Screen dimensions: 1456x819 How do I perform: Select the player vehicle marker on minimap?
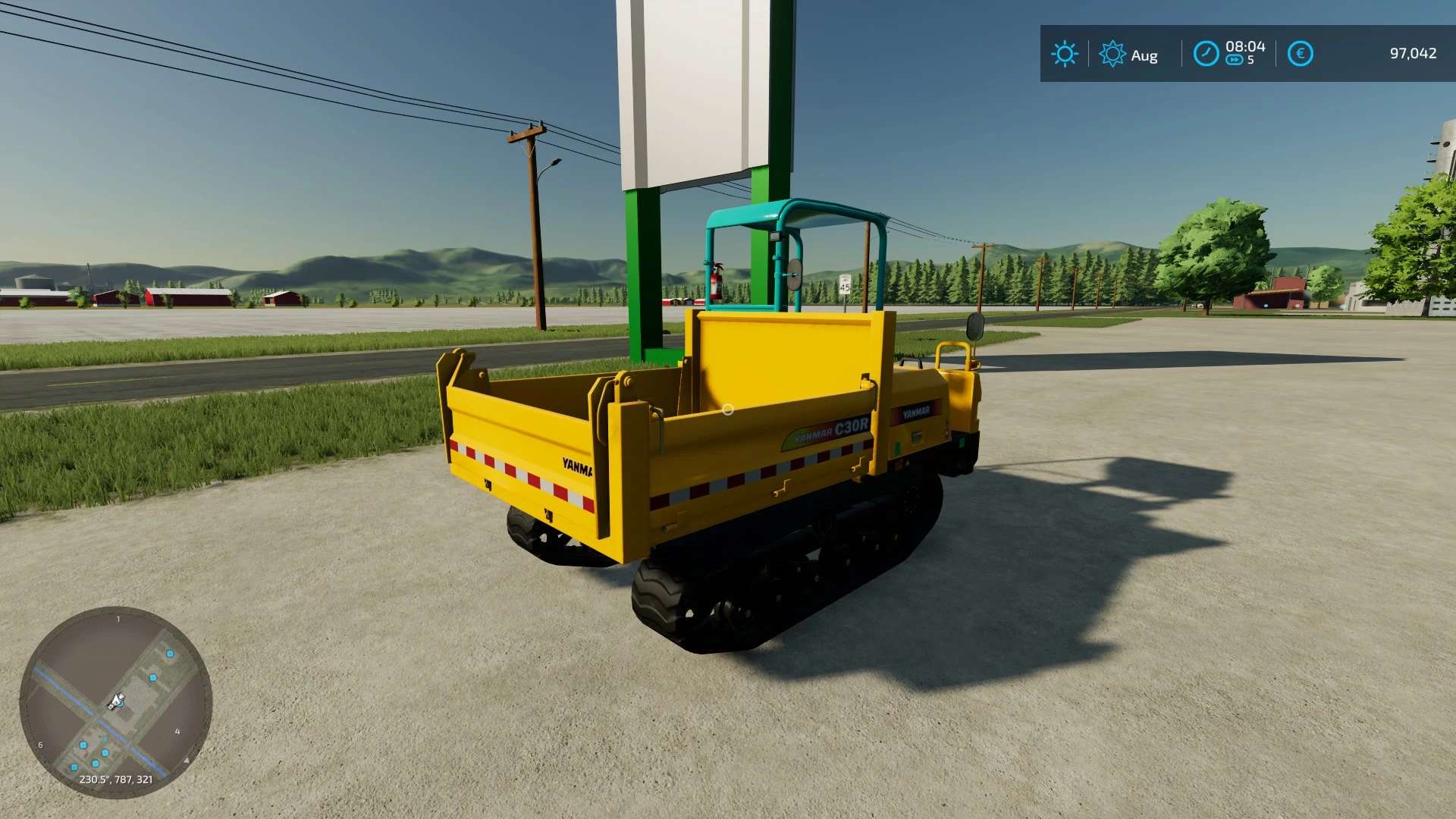click(116, 701)
